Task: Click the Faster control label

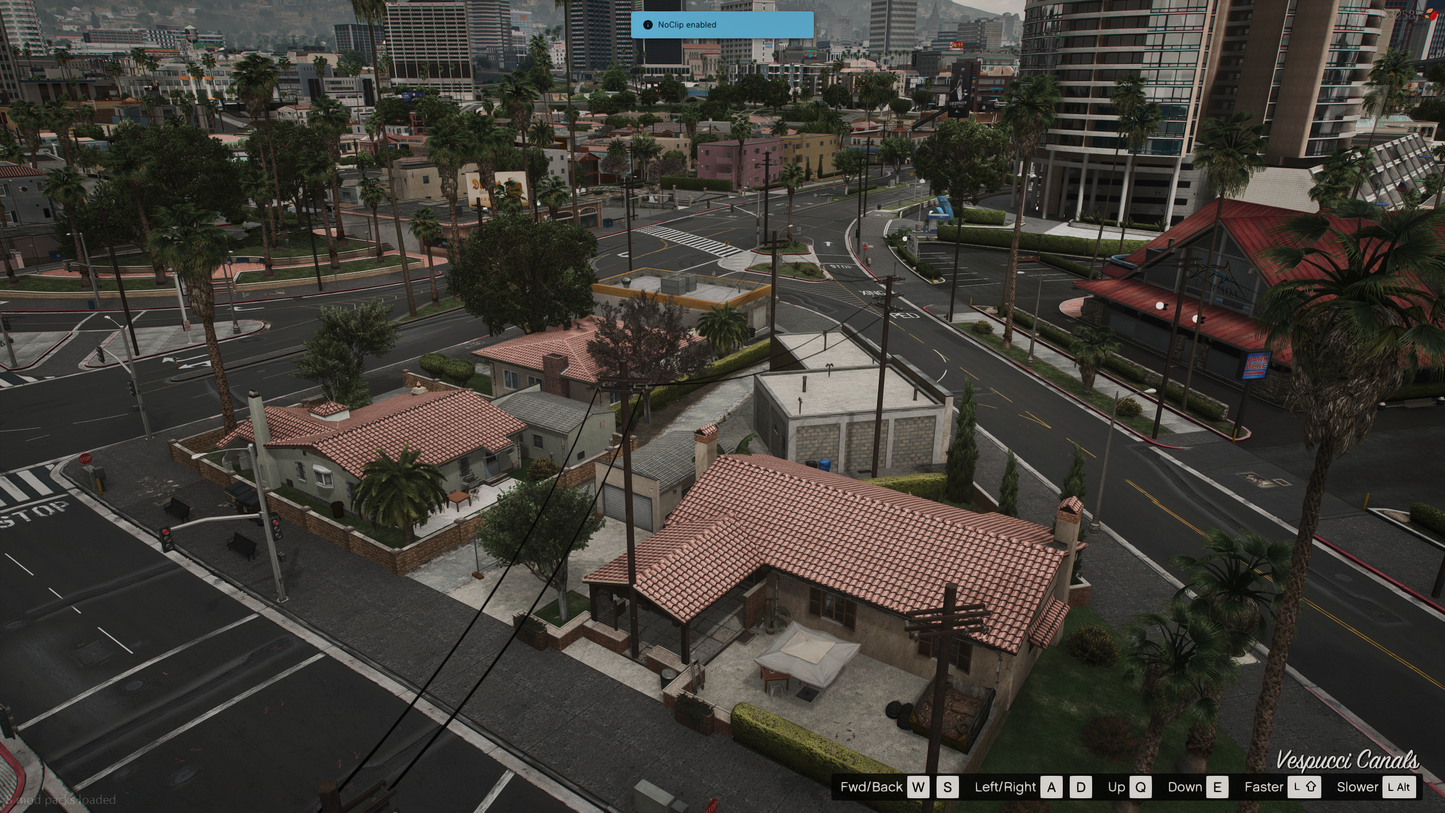Action: (1263, 787)
